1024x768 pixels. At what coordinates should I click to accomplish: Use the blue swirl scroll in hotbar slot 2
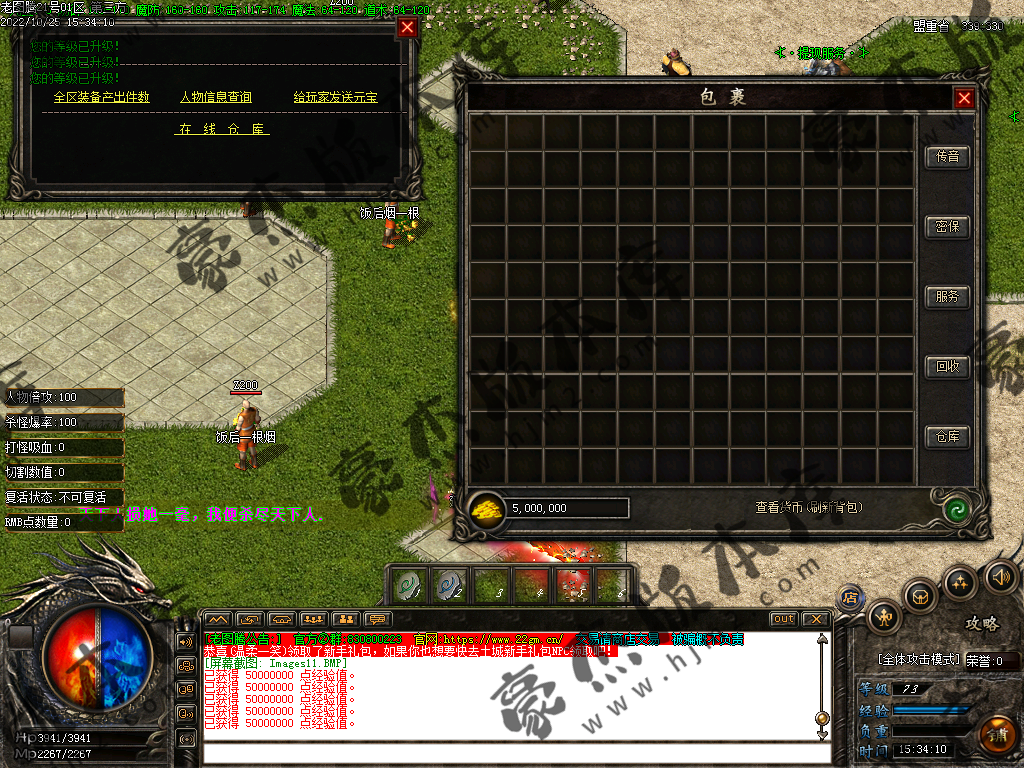[447, 585]
